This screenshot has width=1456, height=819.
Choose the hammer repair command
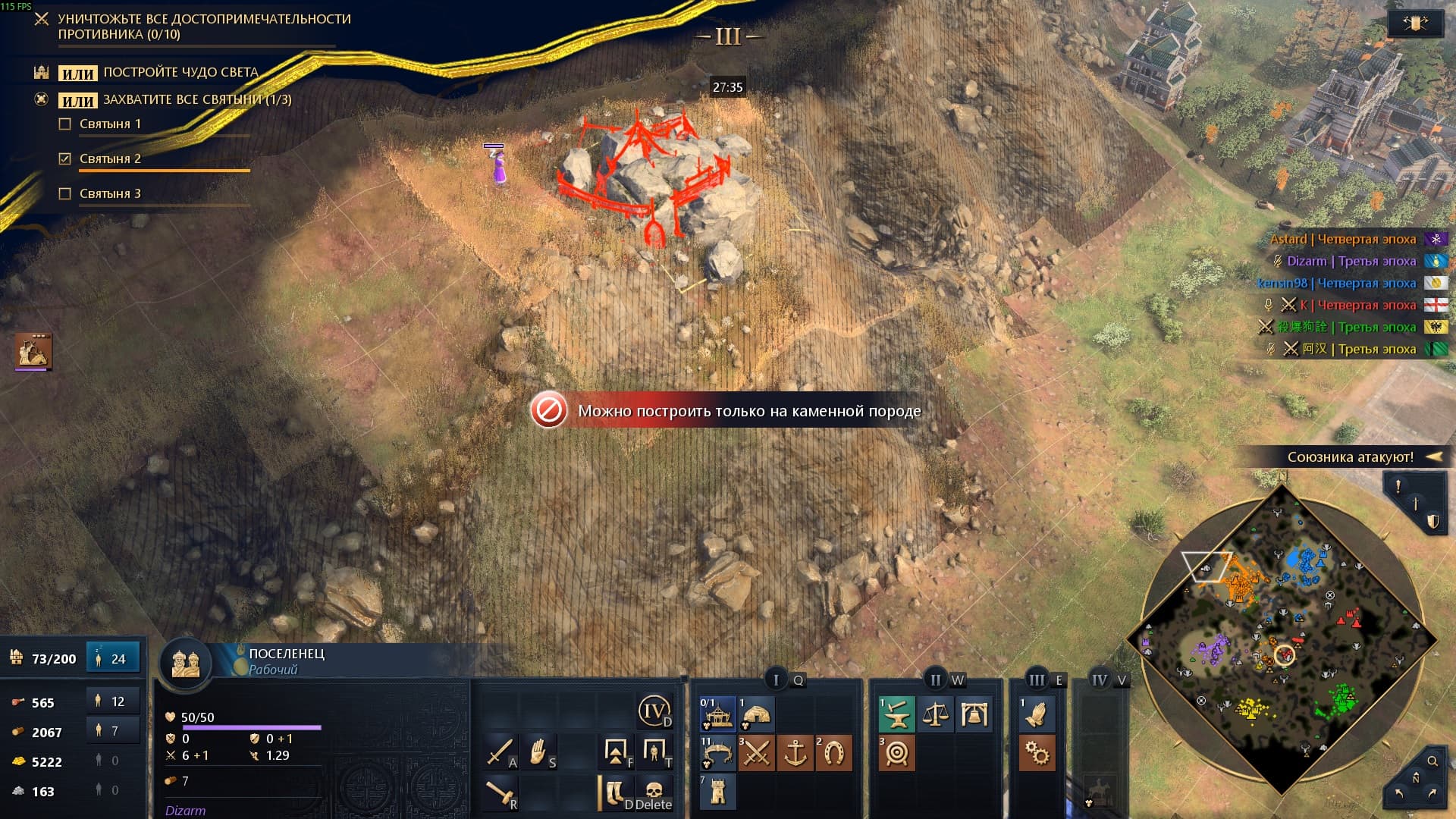[x=500, y=792]
